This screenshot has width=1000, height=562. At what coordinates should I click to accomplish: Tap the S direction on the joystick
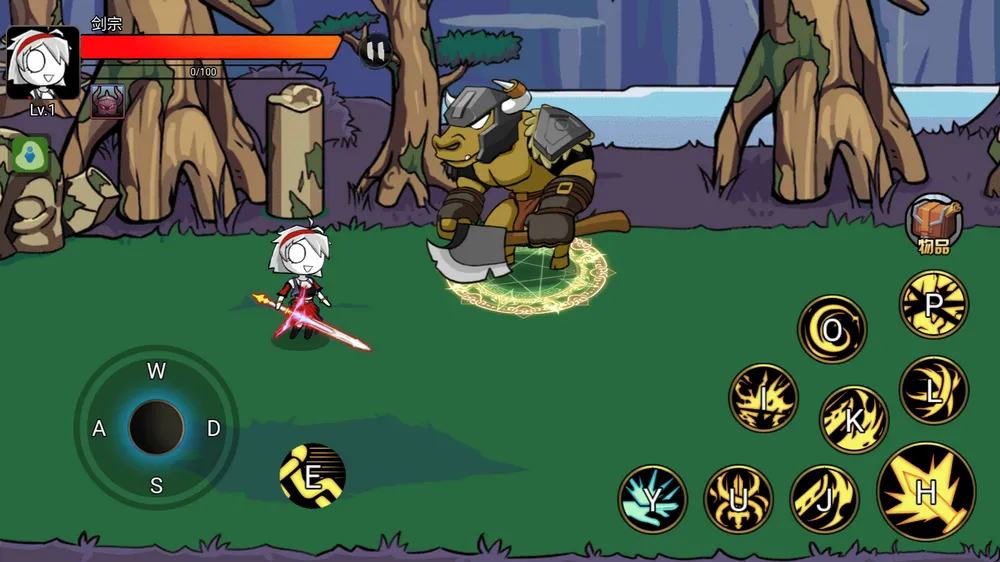pos(156,486)
